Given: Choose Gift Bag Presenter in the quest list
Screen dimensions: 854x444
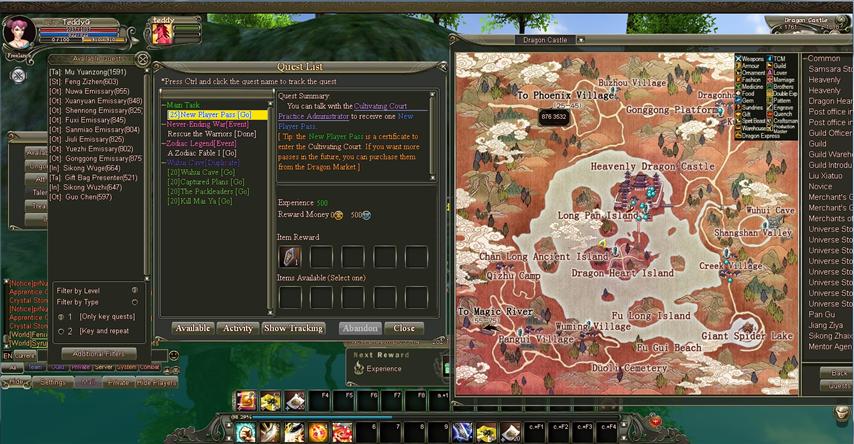Looking at the screenshot, I should pos(98,177).
